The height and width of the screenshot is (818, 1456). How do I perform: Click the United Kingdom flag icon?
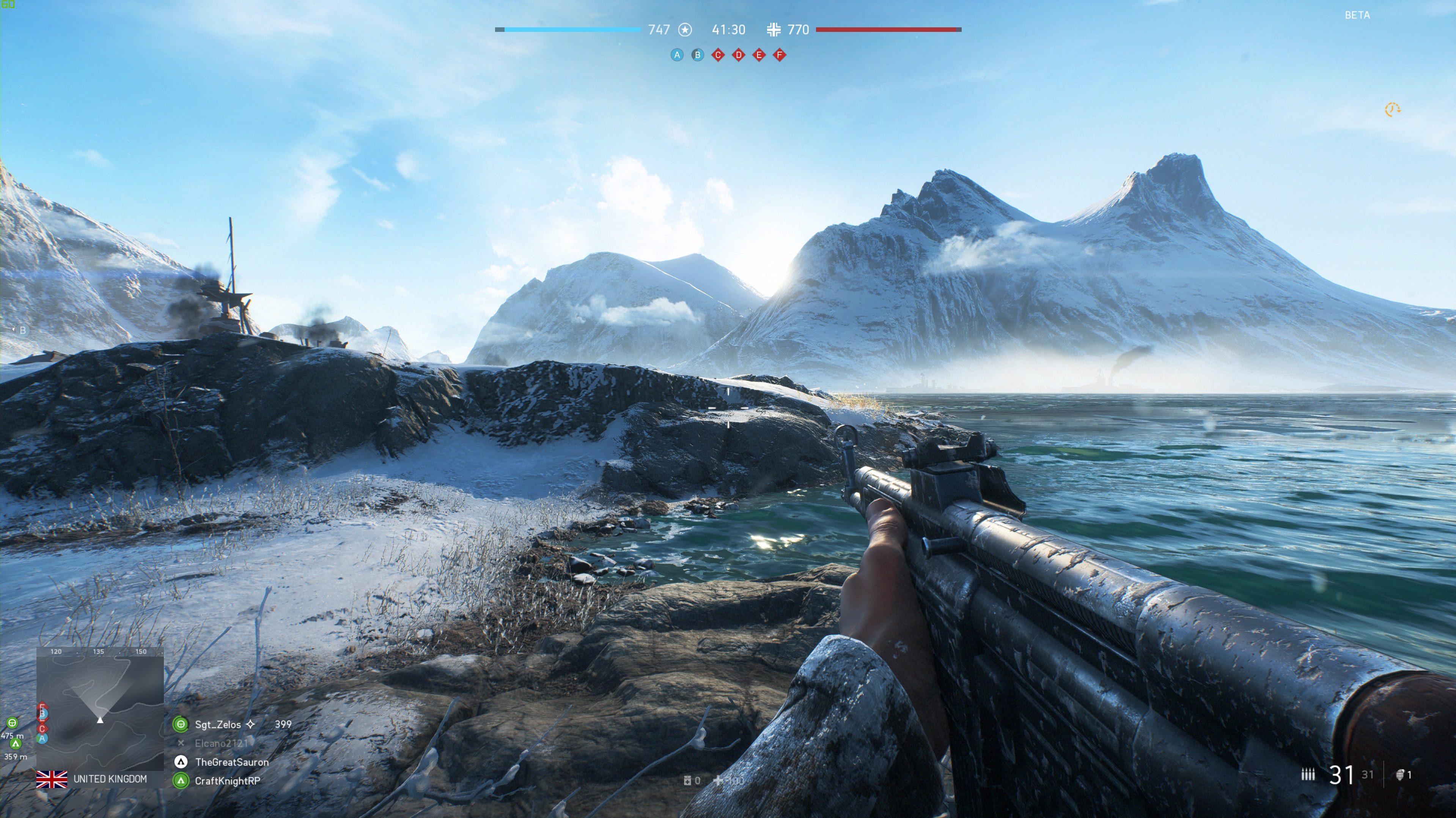coord(52,779)
